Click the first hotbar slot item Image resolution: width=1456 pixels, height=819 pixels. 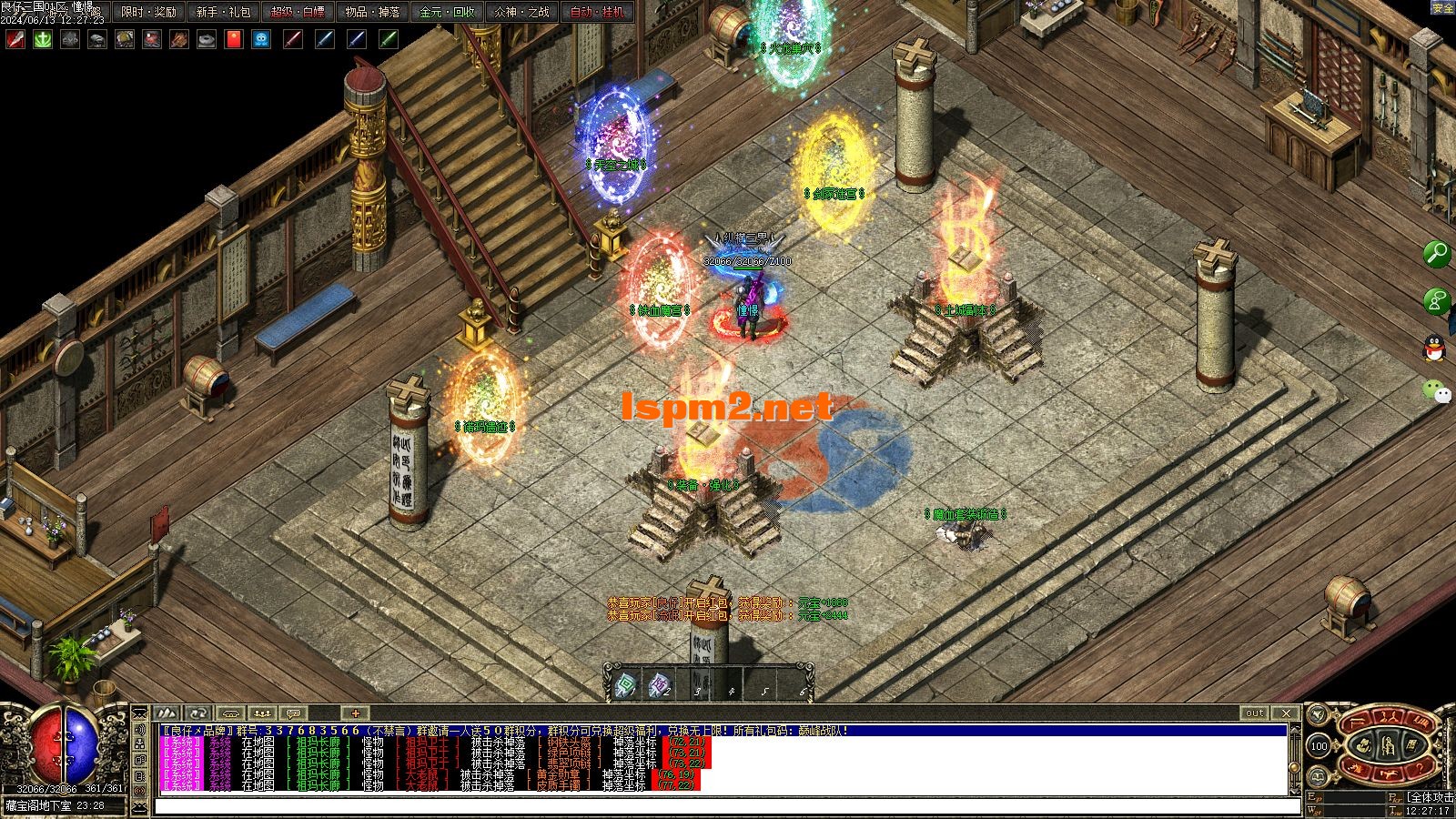tap(626, 685)
